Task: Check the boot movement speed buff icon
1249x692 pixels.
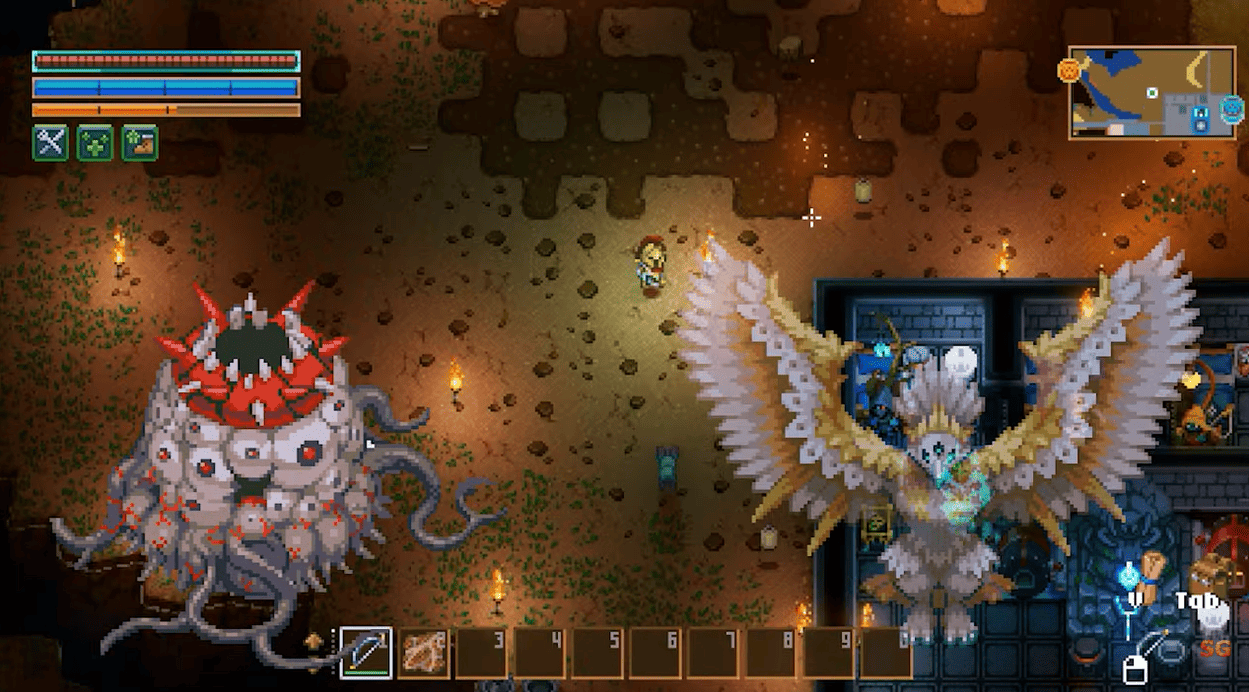Action: [140, 142]
